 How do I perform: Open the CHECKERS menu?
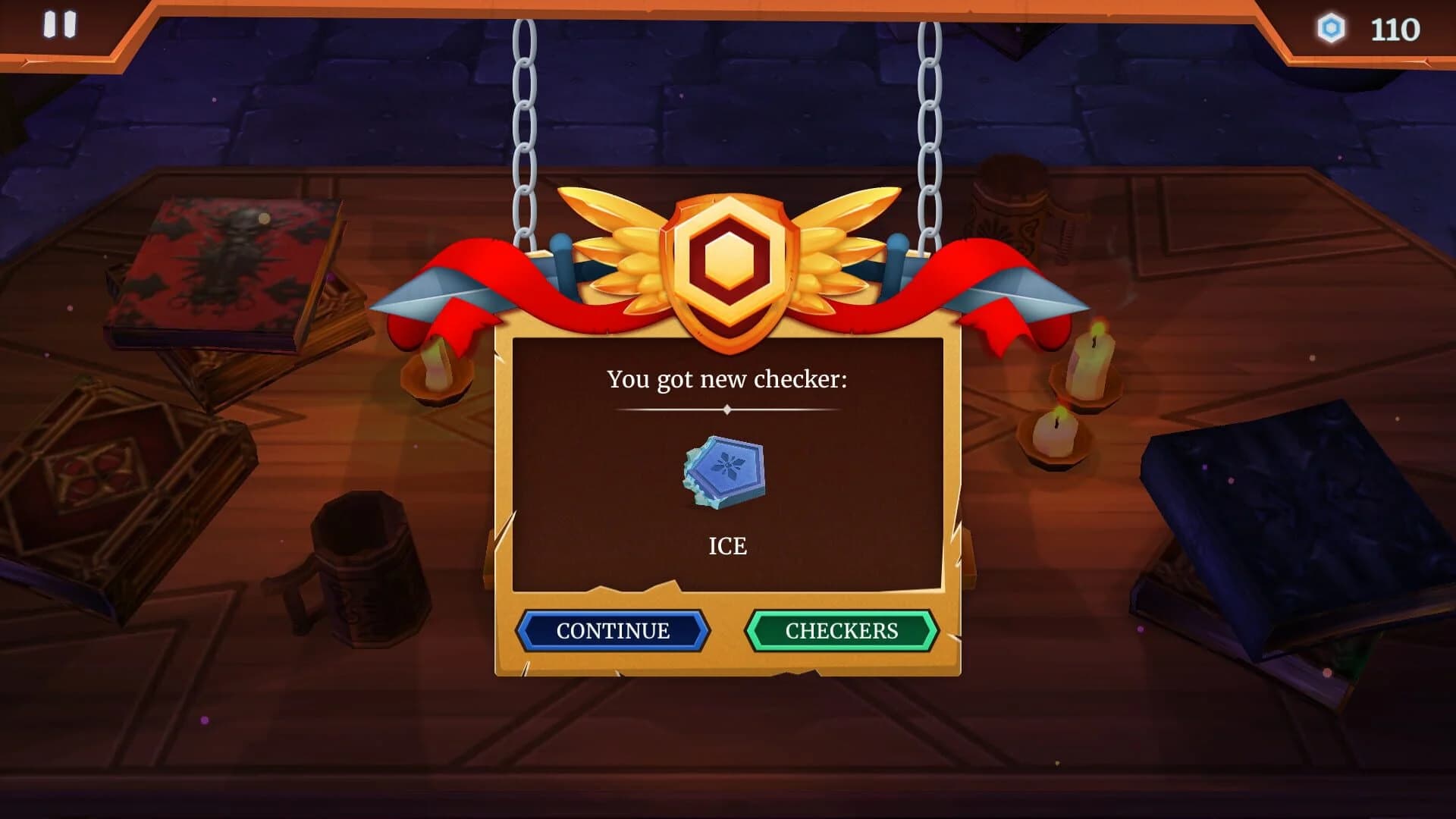(842, 630)
